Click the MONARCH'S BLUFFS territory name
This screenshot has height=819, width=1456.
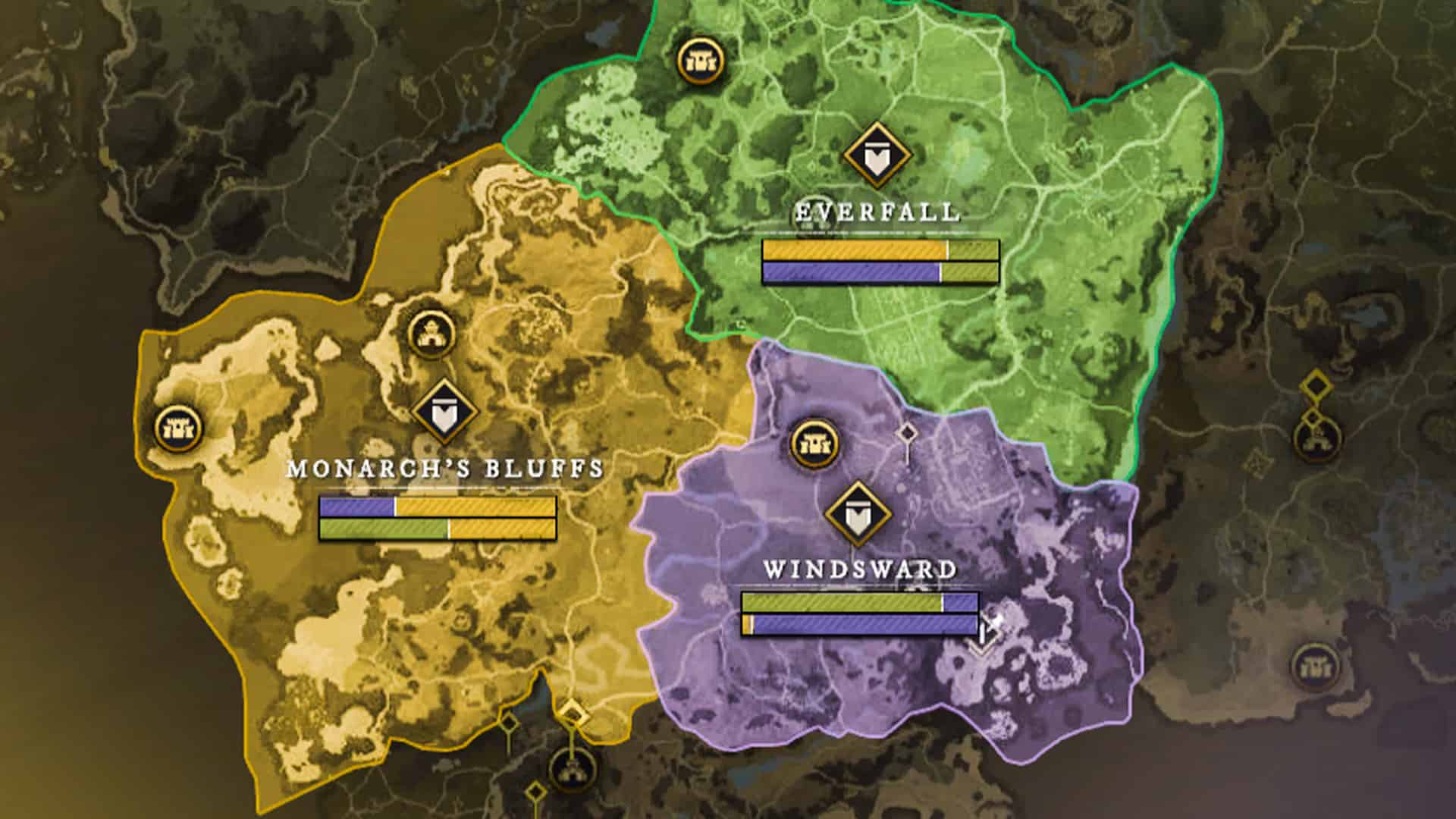pos(442,469)
